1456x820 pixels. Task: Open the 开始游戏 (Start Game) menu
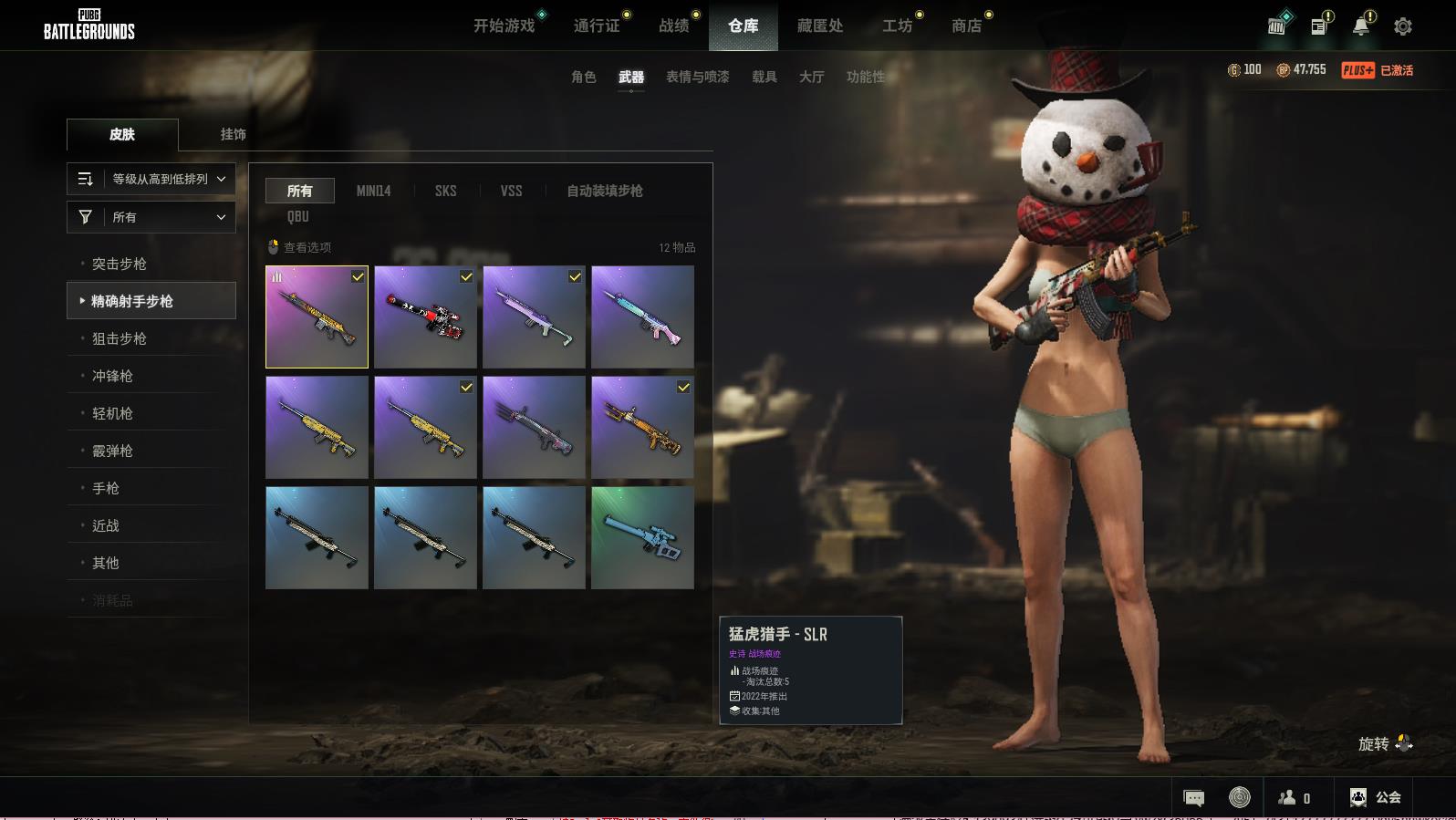coord(504,26)
